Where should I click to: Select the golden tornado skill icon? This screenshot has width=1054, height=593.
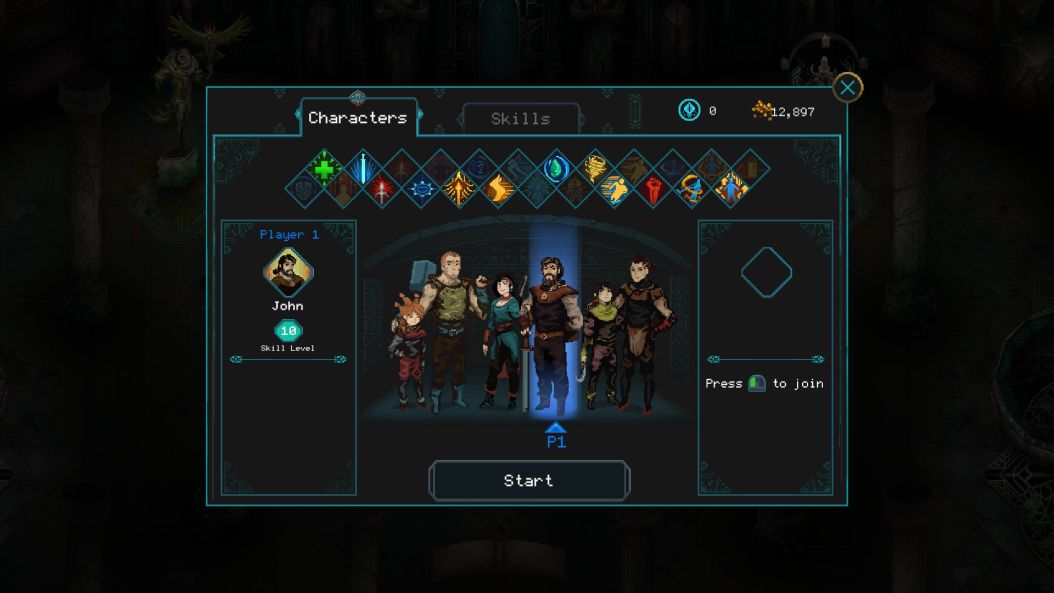coord(593,167)
